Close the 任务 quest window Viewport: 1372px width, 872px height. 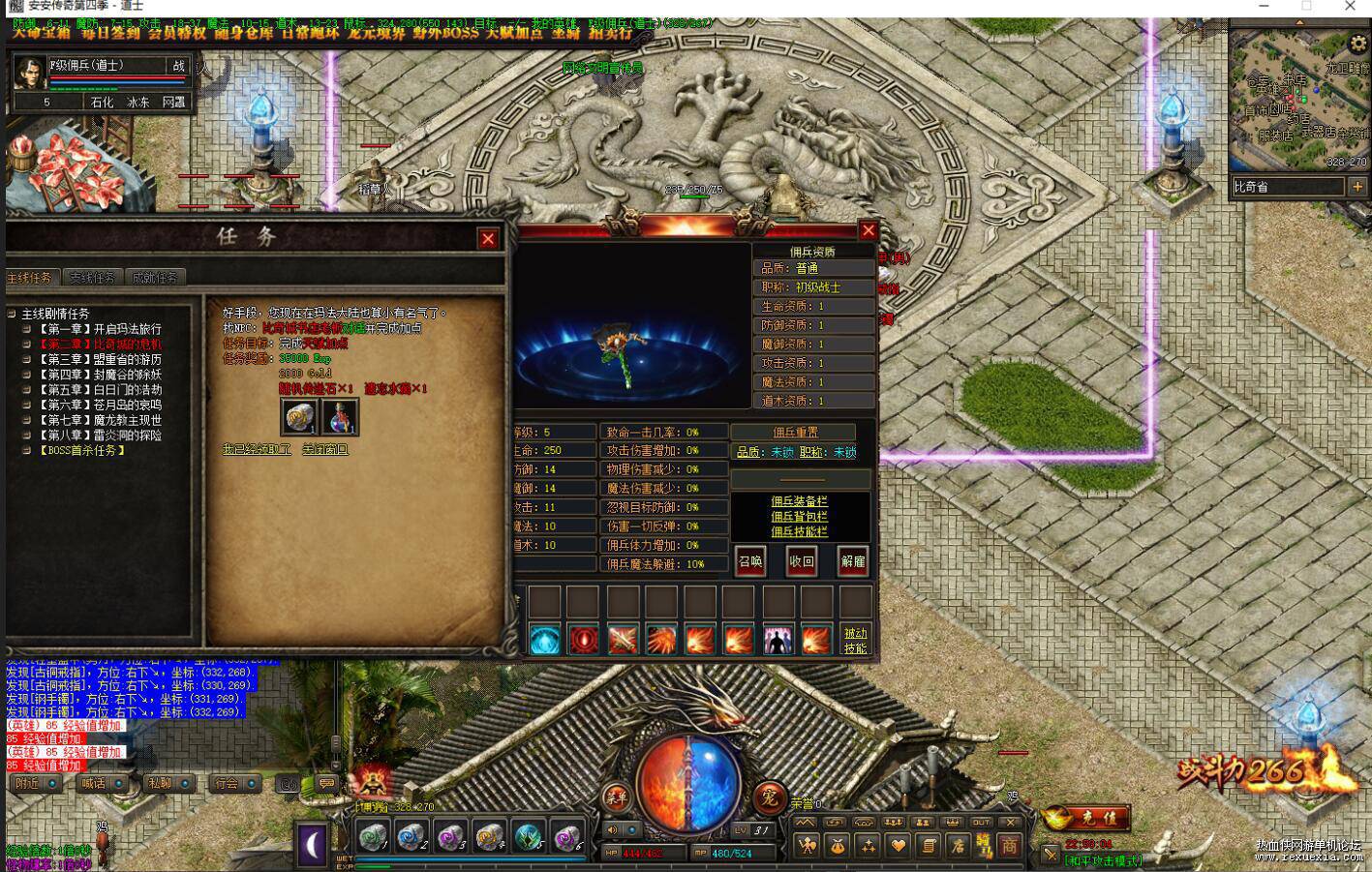[488, 238]
